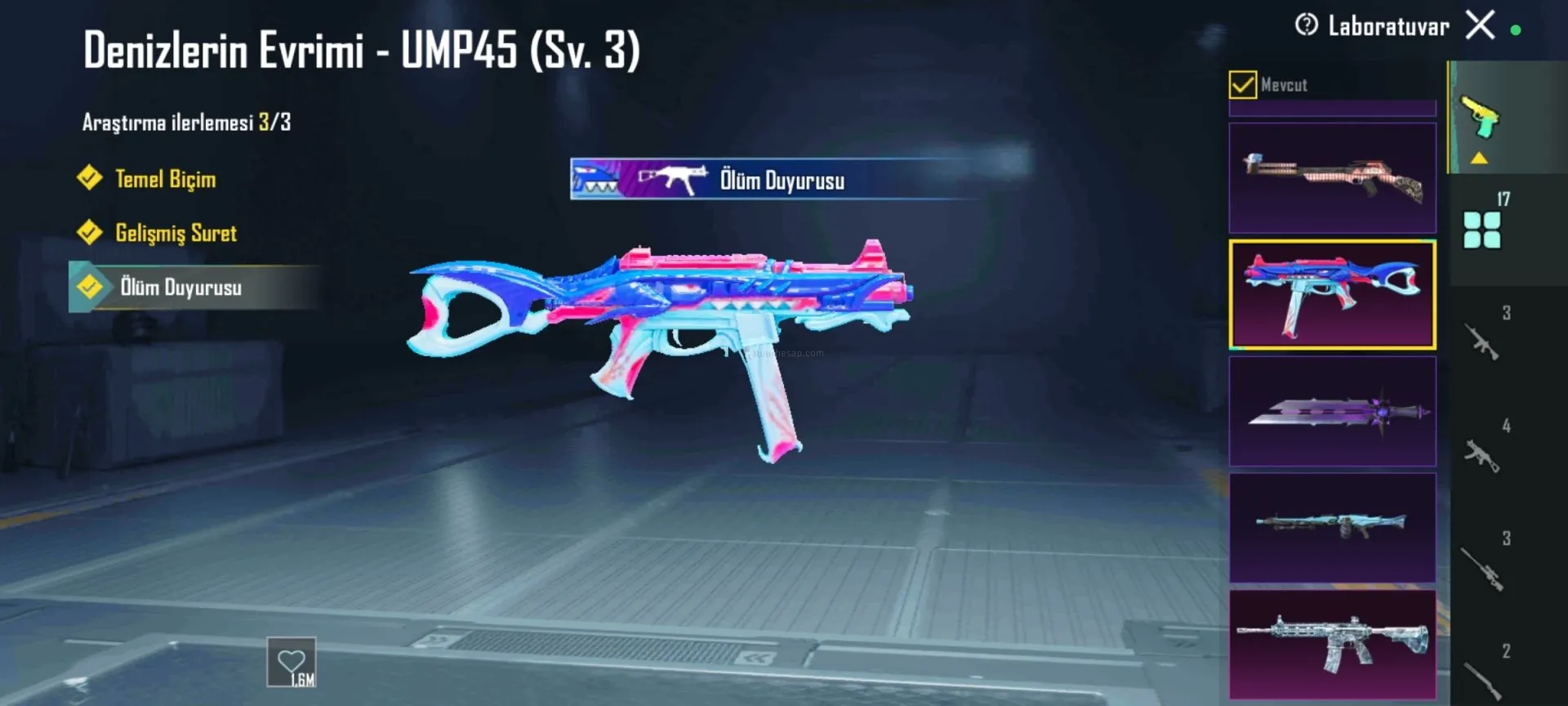Select the blue-pink UMP45 skin thumbnail
This screenshot has width=1568, height=706.
pos(1332,294)
